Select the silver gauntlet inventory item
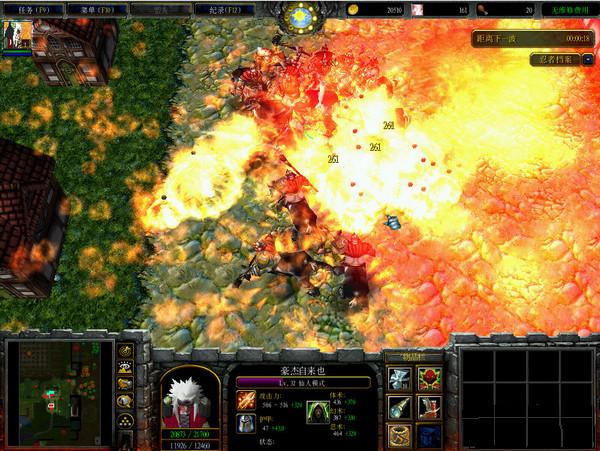Screen dimensions: 600x451 [x=400, y=380]
